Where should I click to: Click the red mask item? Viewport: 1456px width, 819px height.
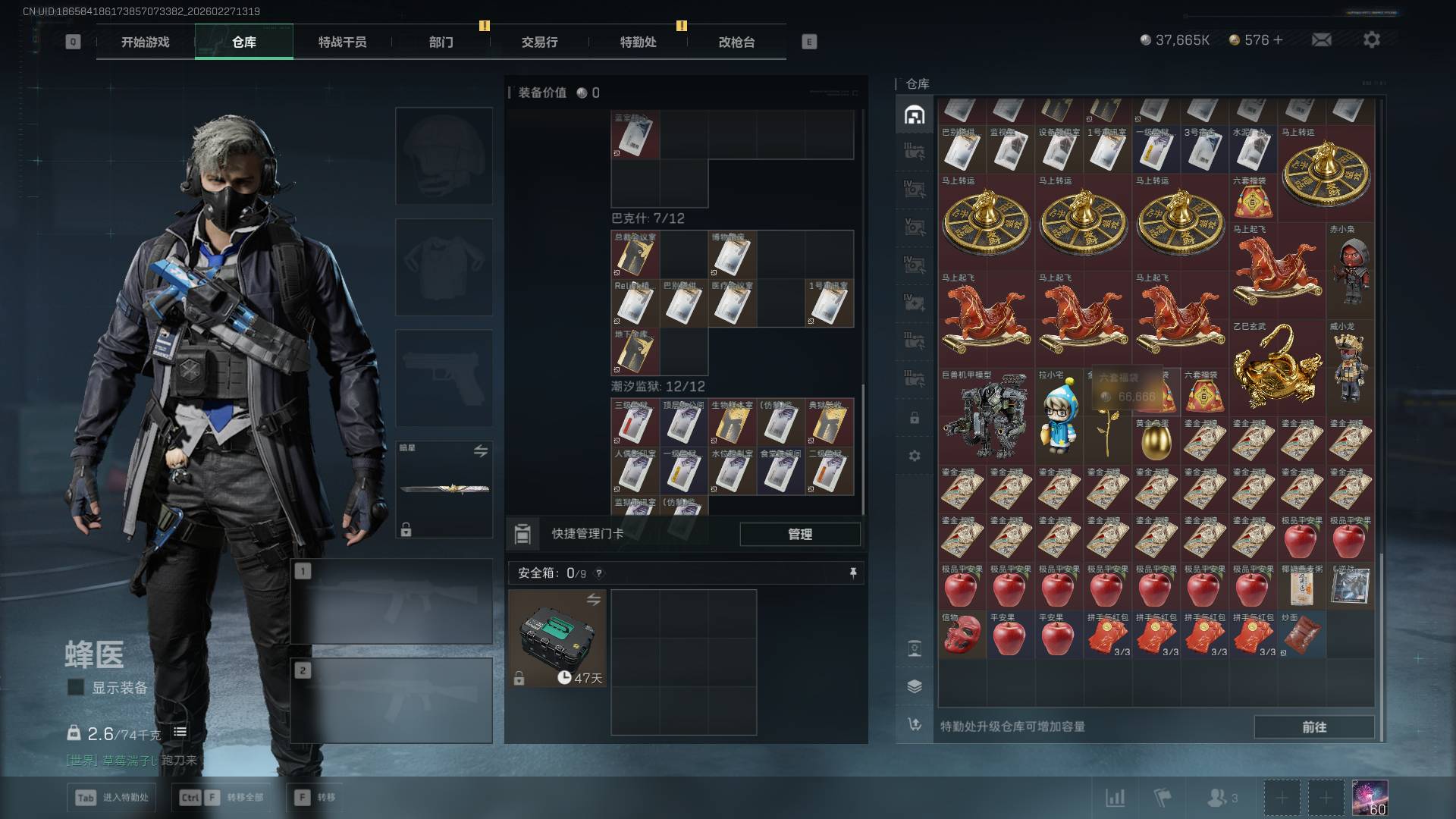962,635
